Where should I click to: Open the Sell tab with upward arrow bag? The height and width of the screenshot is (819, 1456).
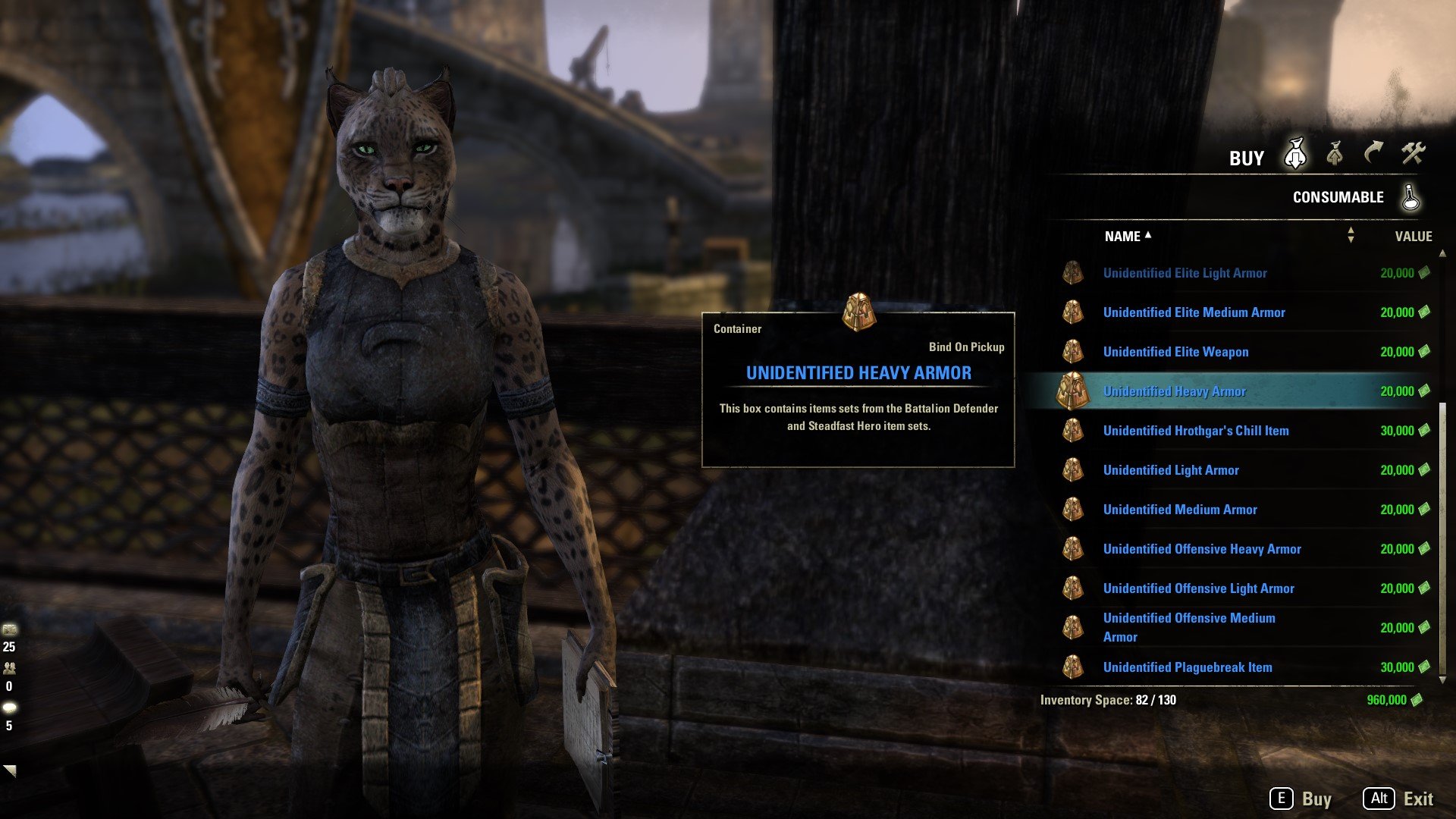tap(1335, 155)
